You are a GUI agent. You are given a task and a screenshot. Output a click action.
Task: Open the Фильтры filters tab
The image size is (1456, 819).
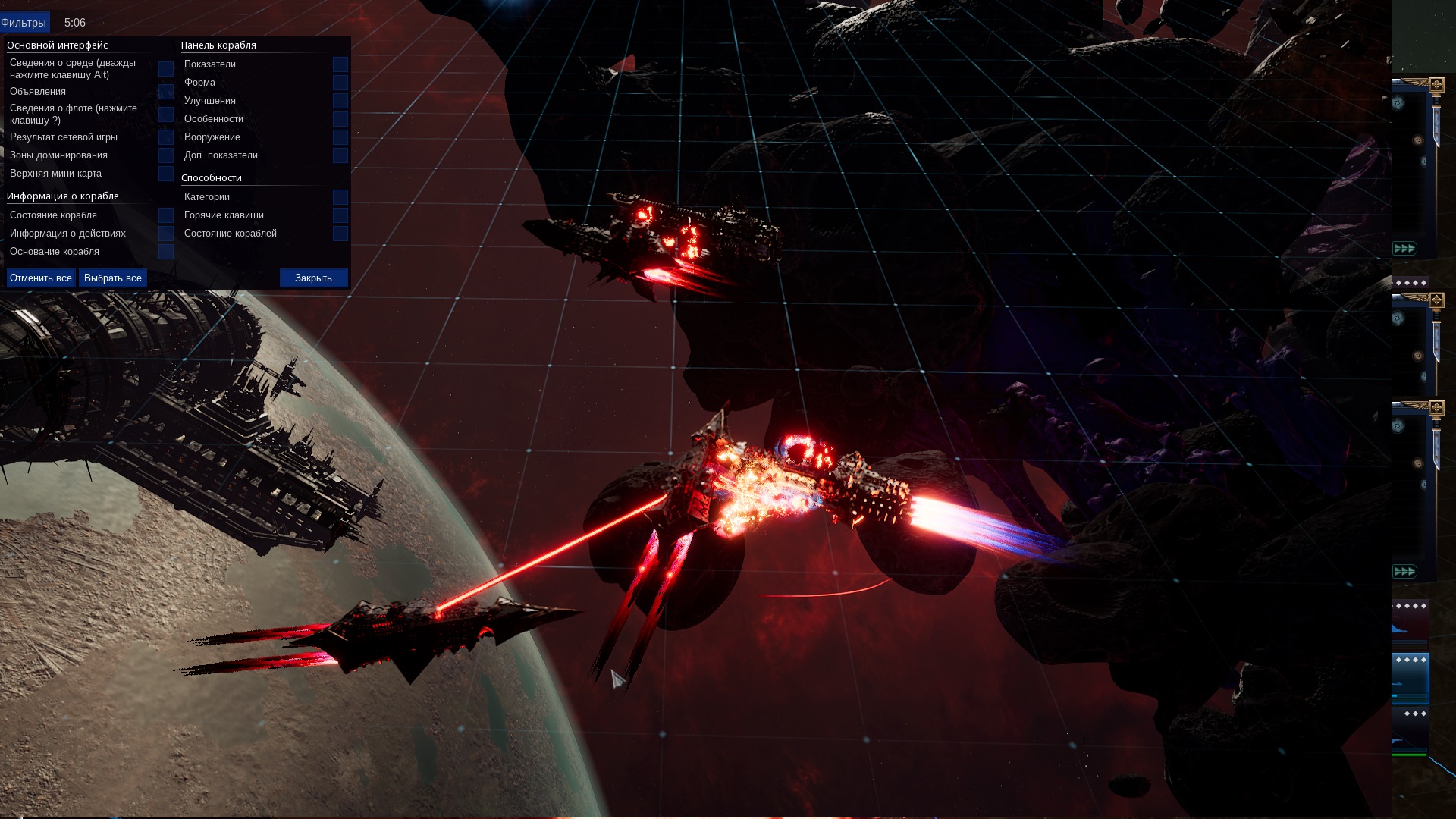[x=24, y=23]
